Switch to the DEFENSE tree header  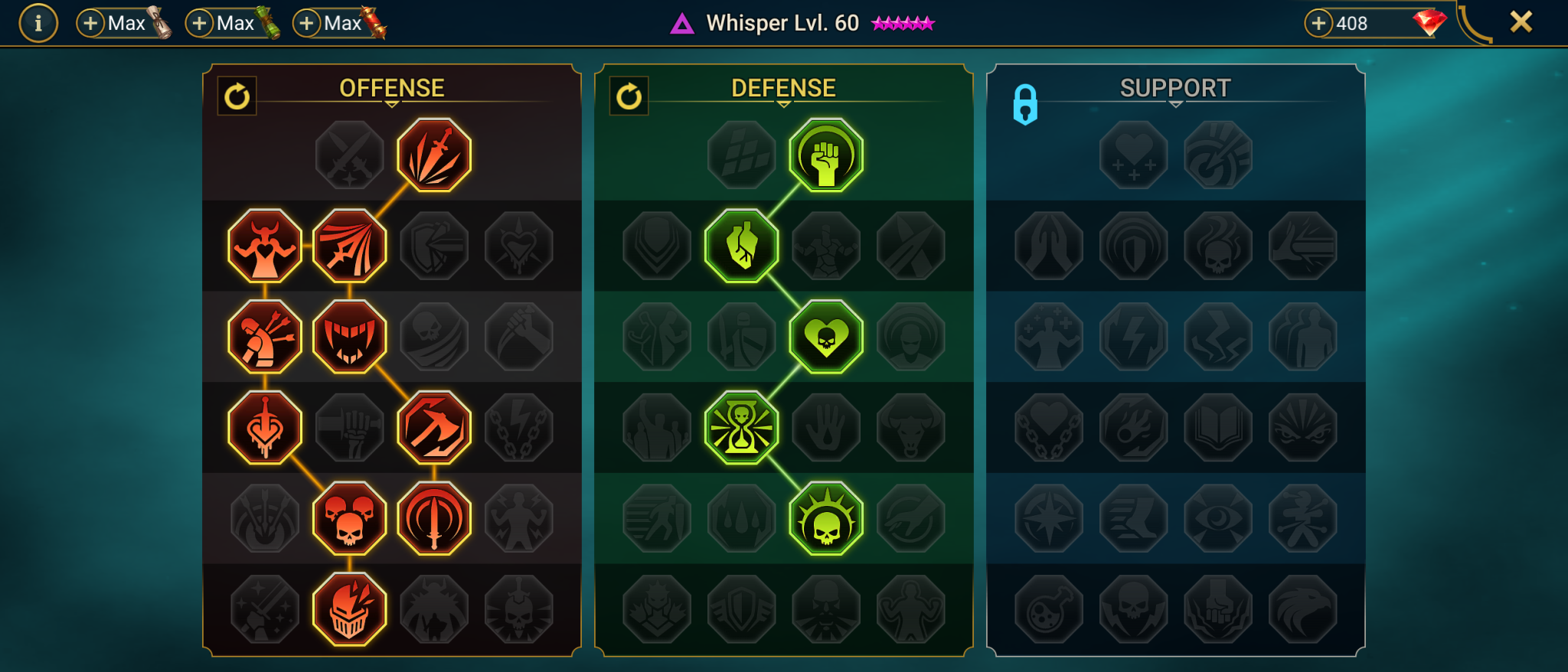click(x=784, y=86)
